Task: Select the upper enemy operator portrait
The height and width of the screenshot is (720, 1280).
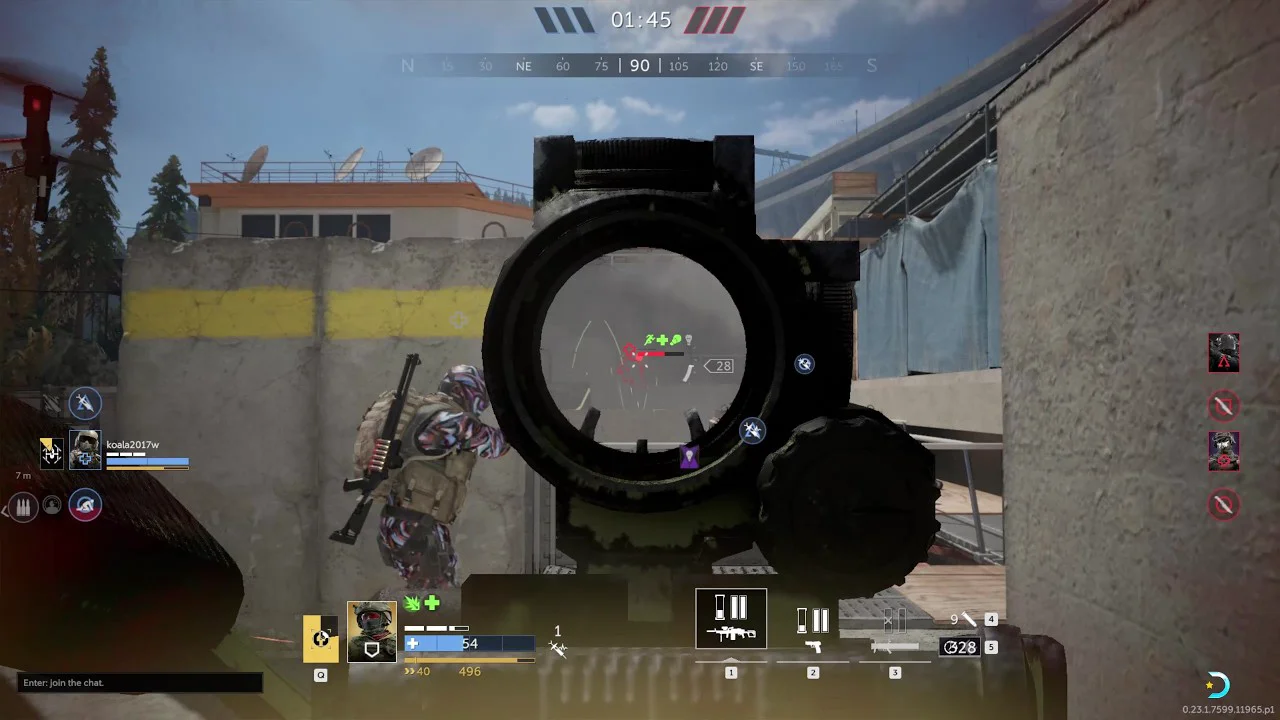Action: click(x=1223, y=353)
